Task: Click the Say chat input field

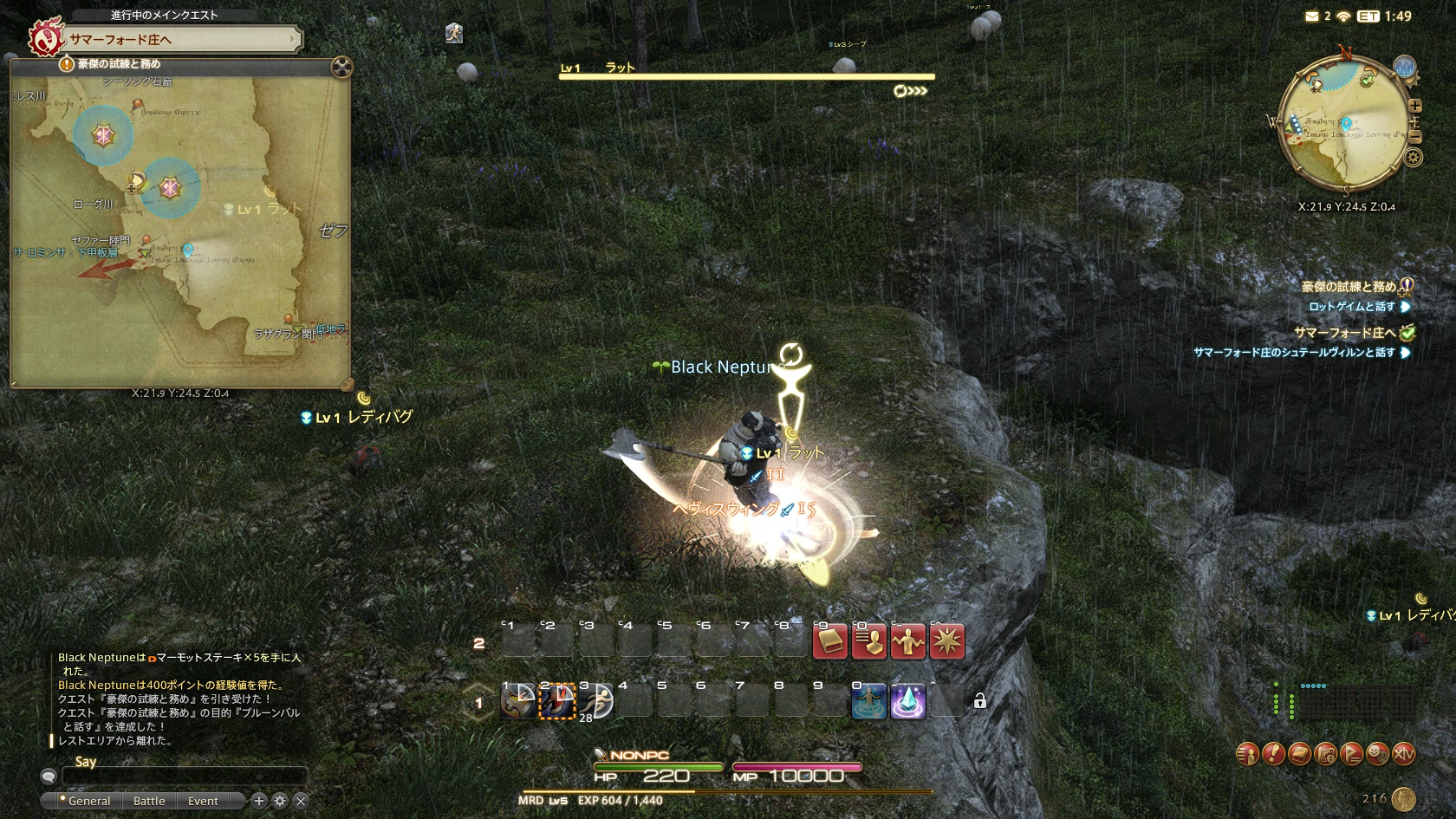Action: tap(182, 776)
